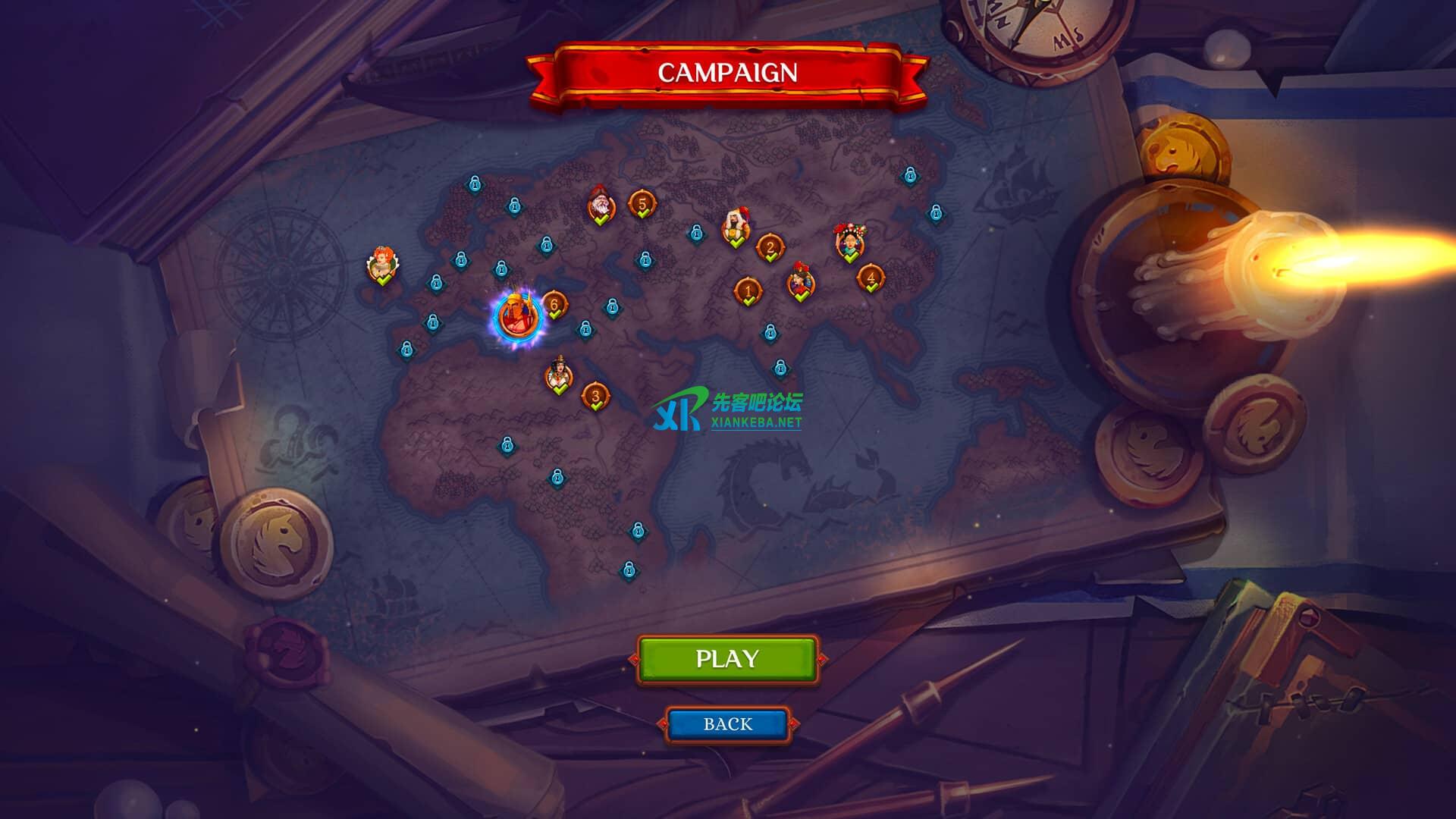Screen dimensions: 1456x819
Task: Choose the bearded man in white headdress
Action: (736, 227)
